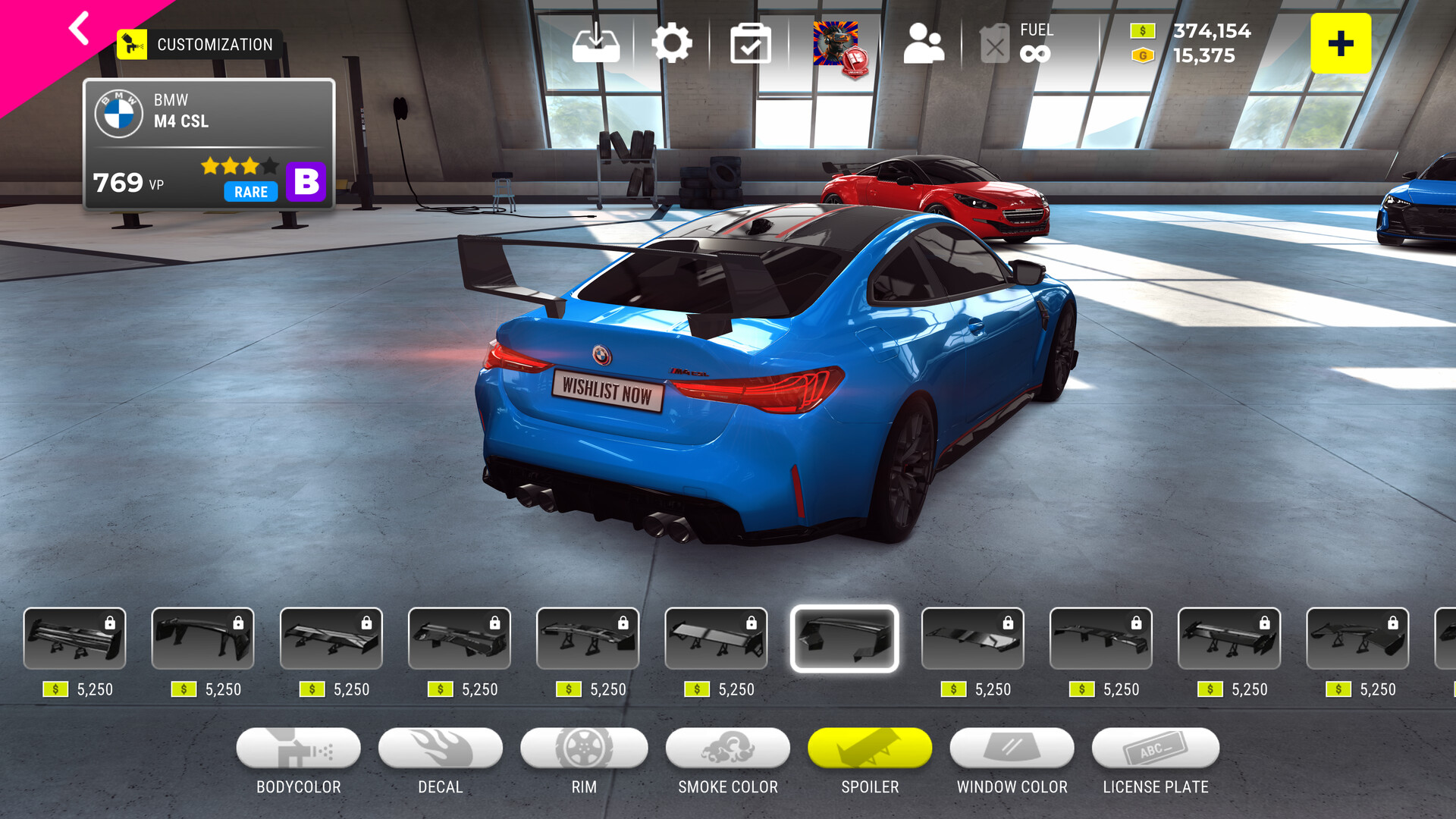
Task: Select the highlighted unlocked spoiler thumbnail
Action: (844, 639)
